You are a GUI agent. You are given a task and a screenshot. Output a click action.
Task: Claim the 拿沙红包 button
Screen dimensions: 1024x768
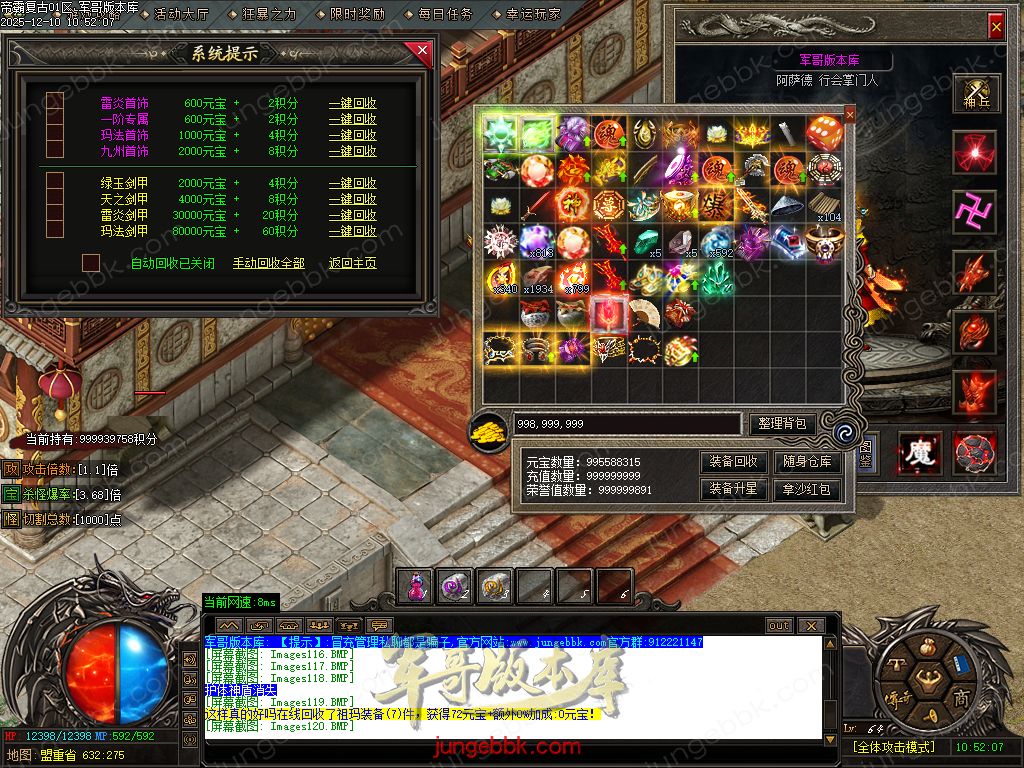coord(808,489)
